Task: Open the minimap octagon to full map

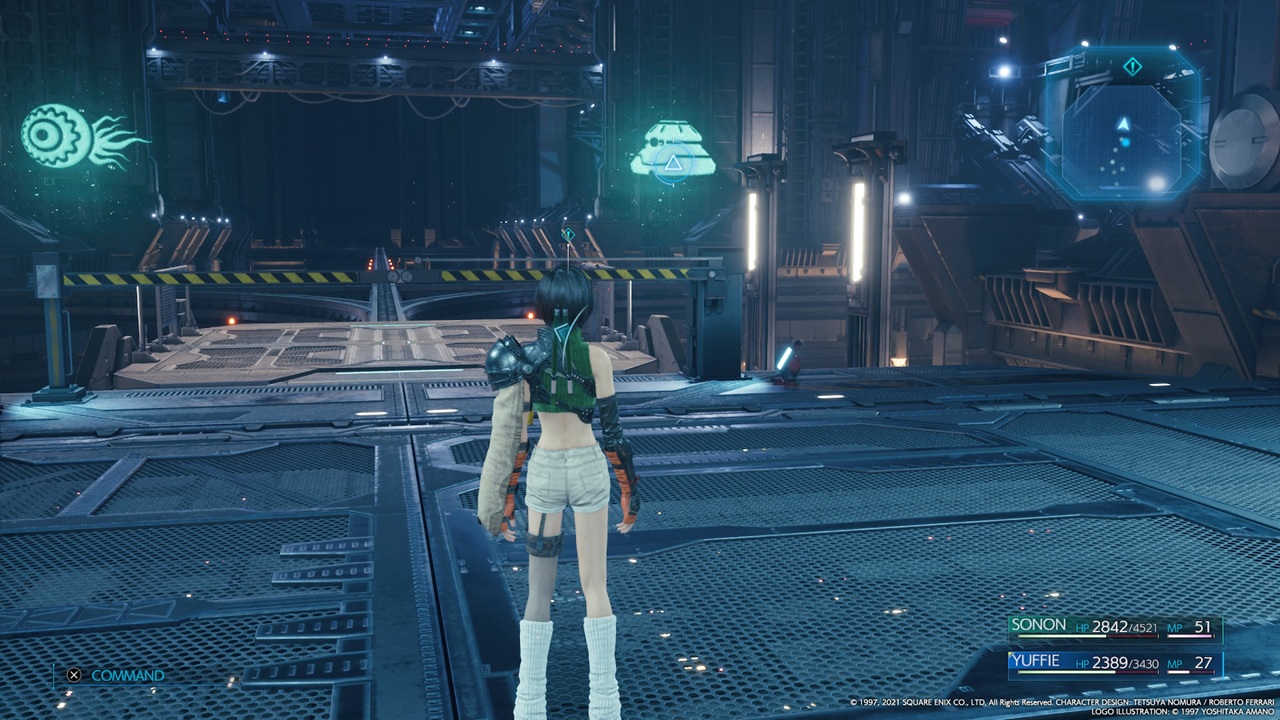Action: (1120, 130)
